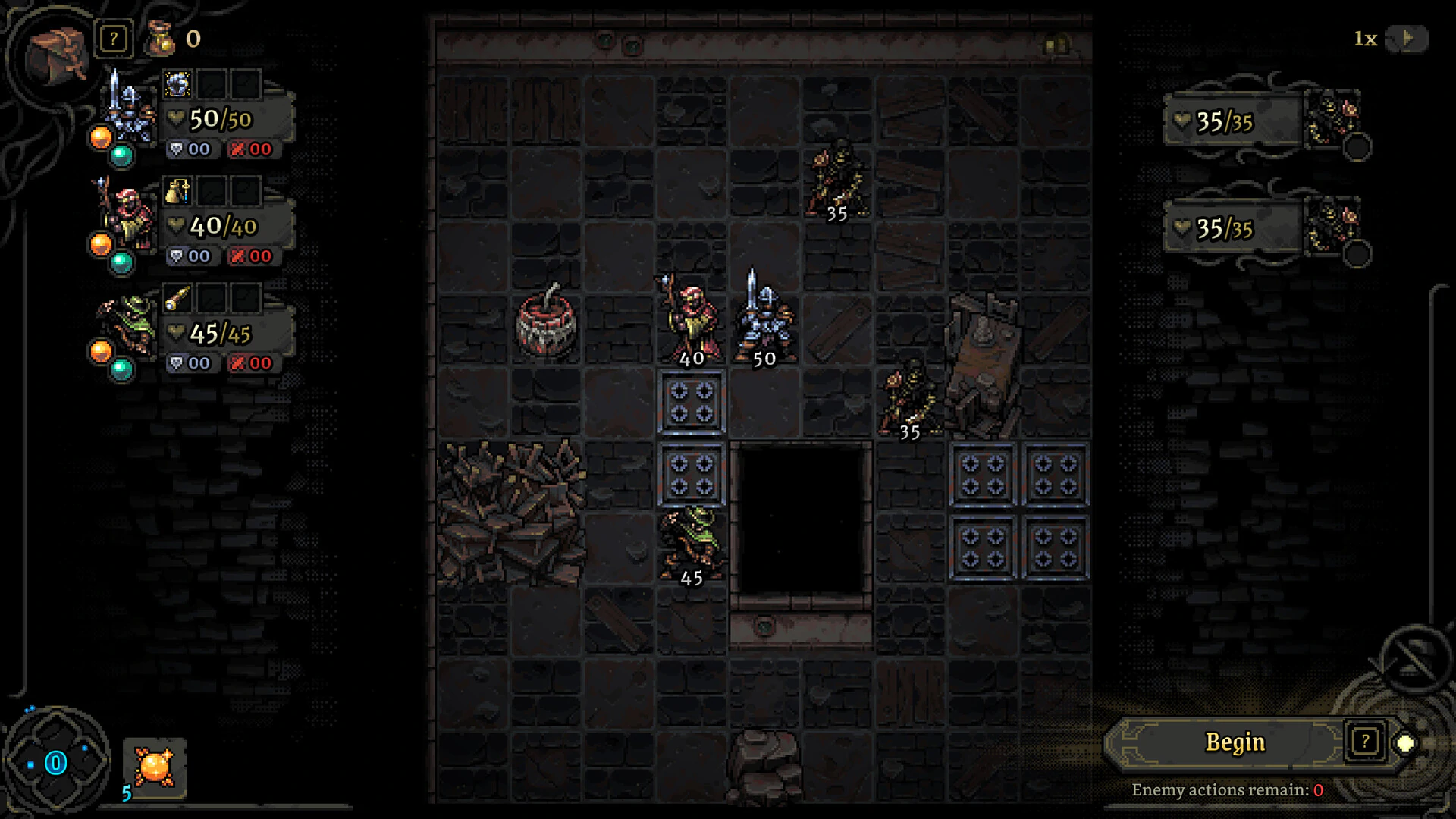Select the knight's crystal item slot
The image size is (1456, 819).
coord(178,84)
